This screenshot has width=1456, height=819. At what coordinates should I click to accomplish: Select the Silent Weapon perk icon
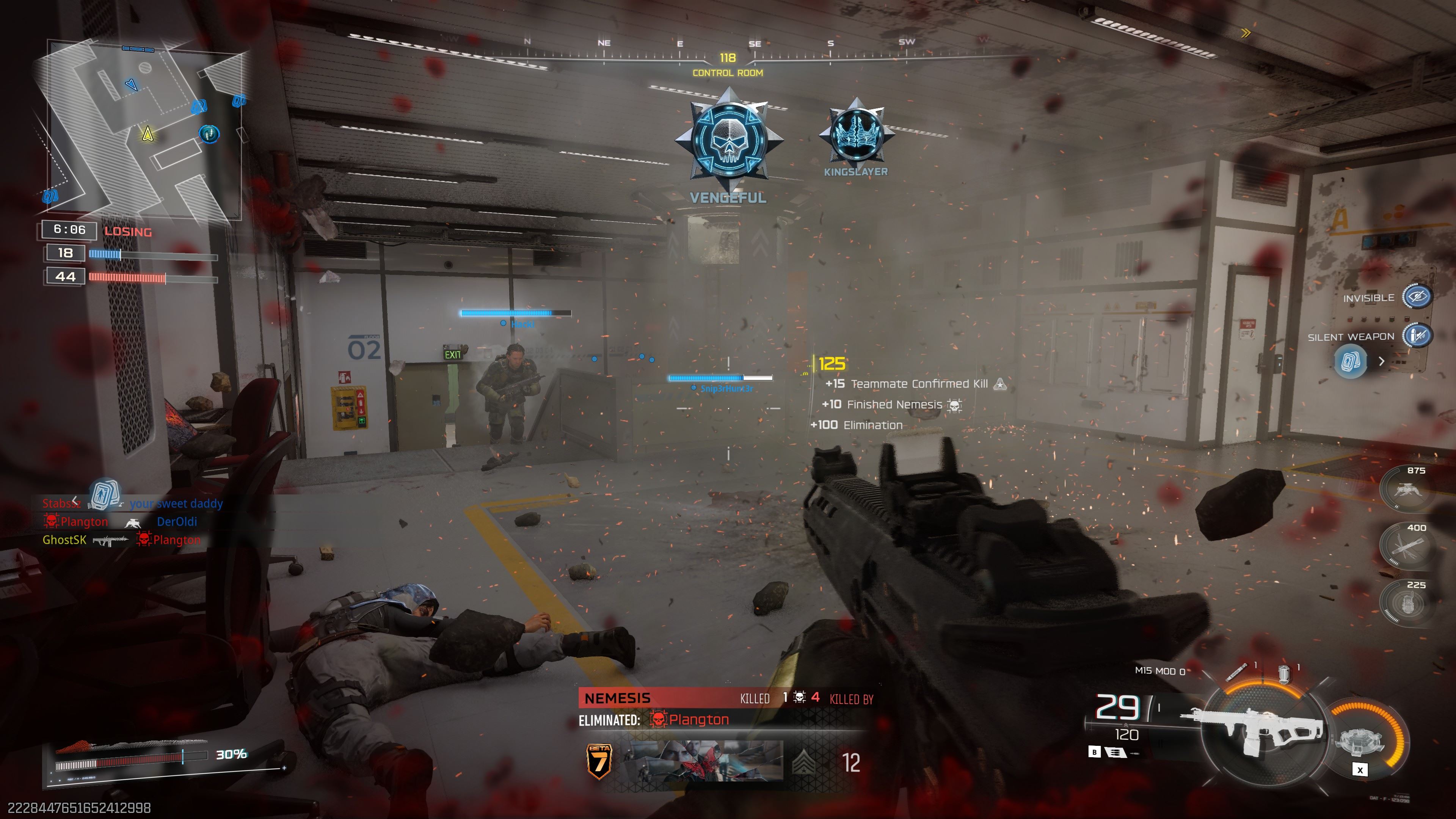point(1417,336)
